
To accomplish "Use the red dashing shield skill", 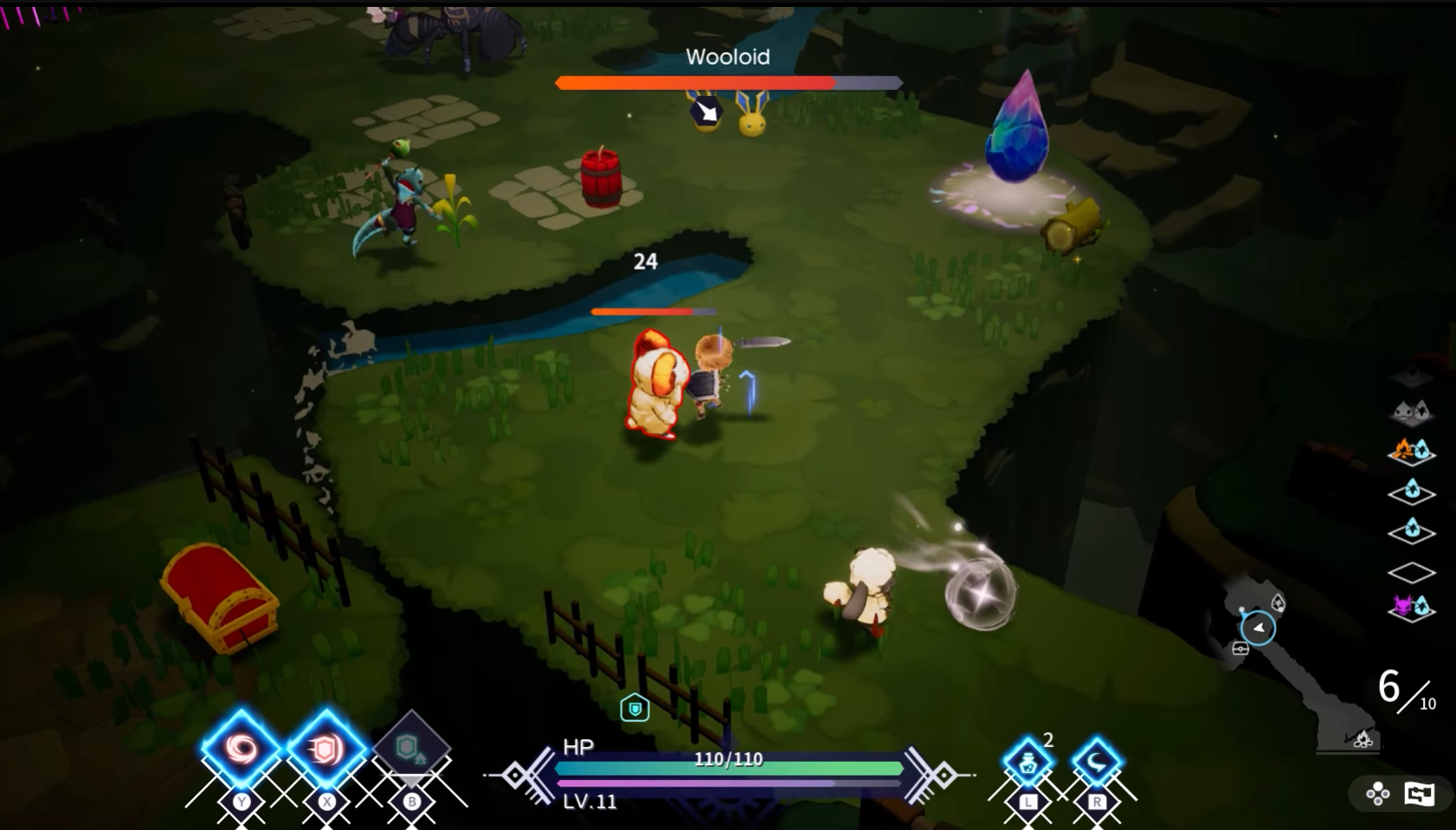I will (x=325, y=749).
